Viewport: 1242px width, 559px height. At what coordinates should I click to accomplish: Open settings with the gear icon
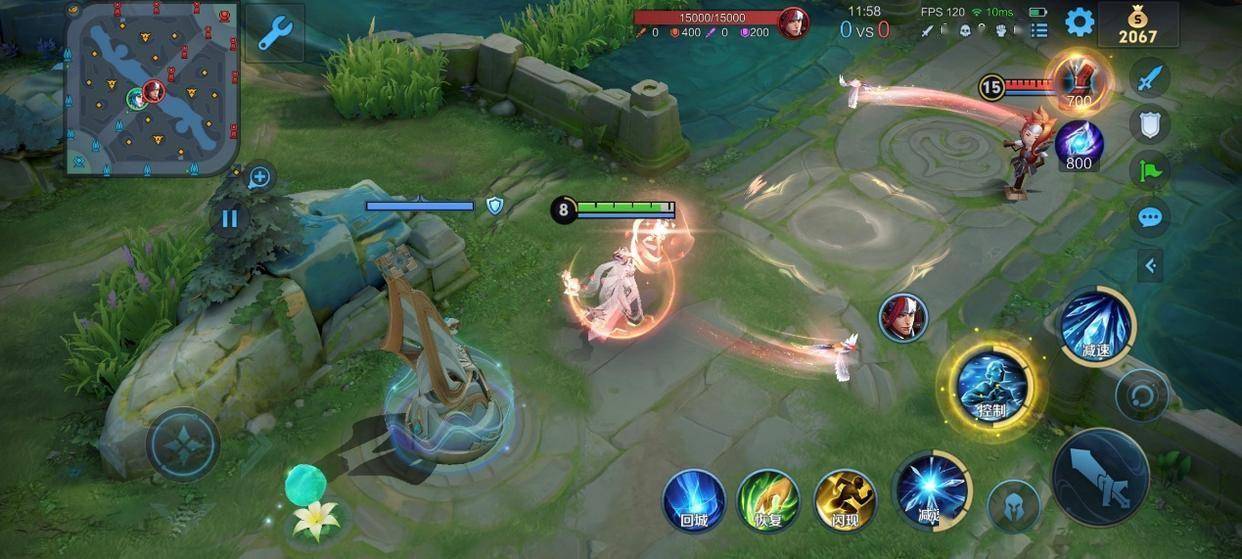tap(1079, 21)
